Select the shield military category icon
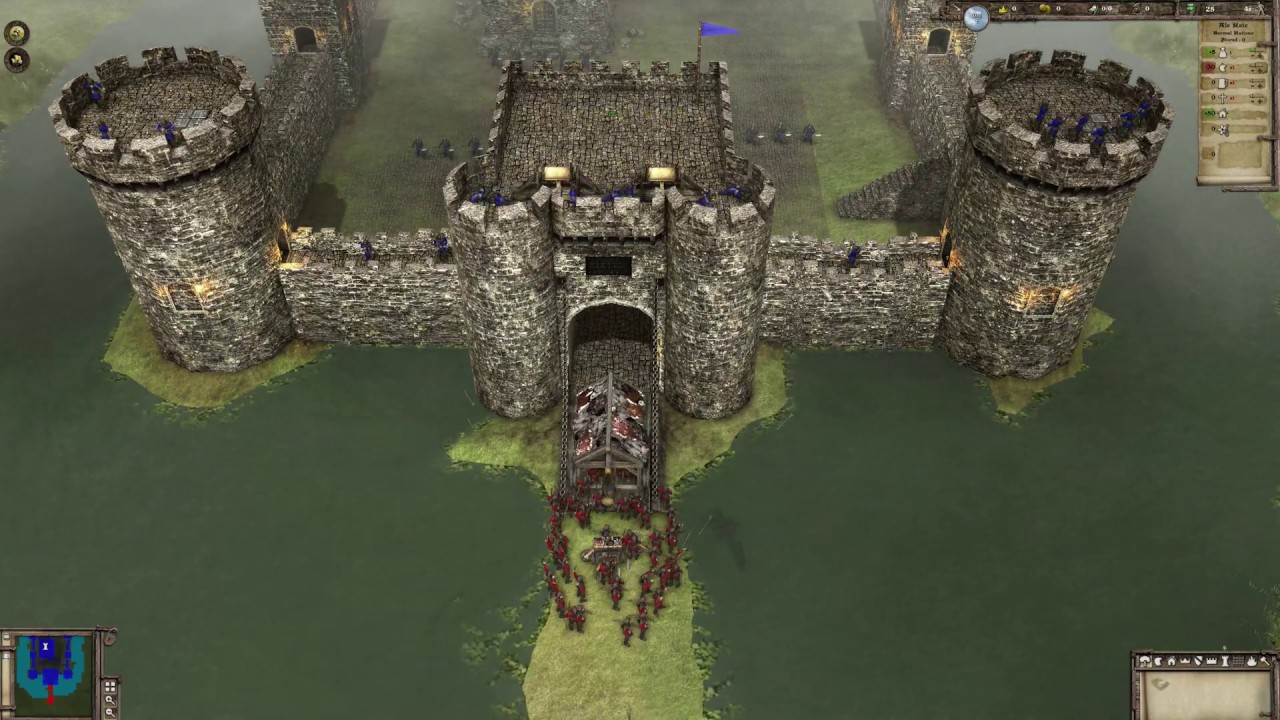The width and height of the screenshot is (1280, 720). tap(1198, 661)
